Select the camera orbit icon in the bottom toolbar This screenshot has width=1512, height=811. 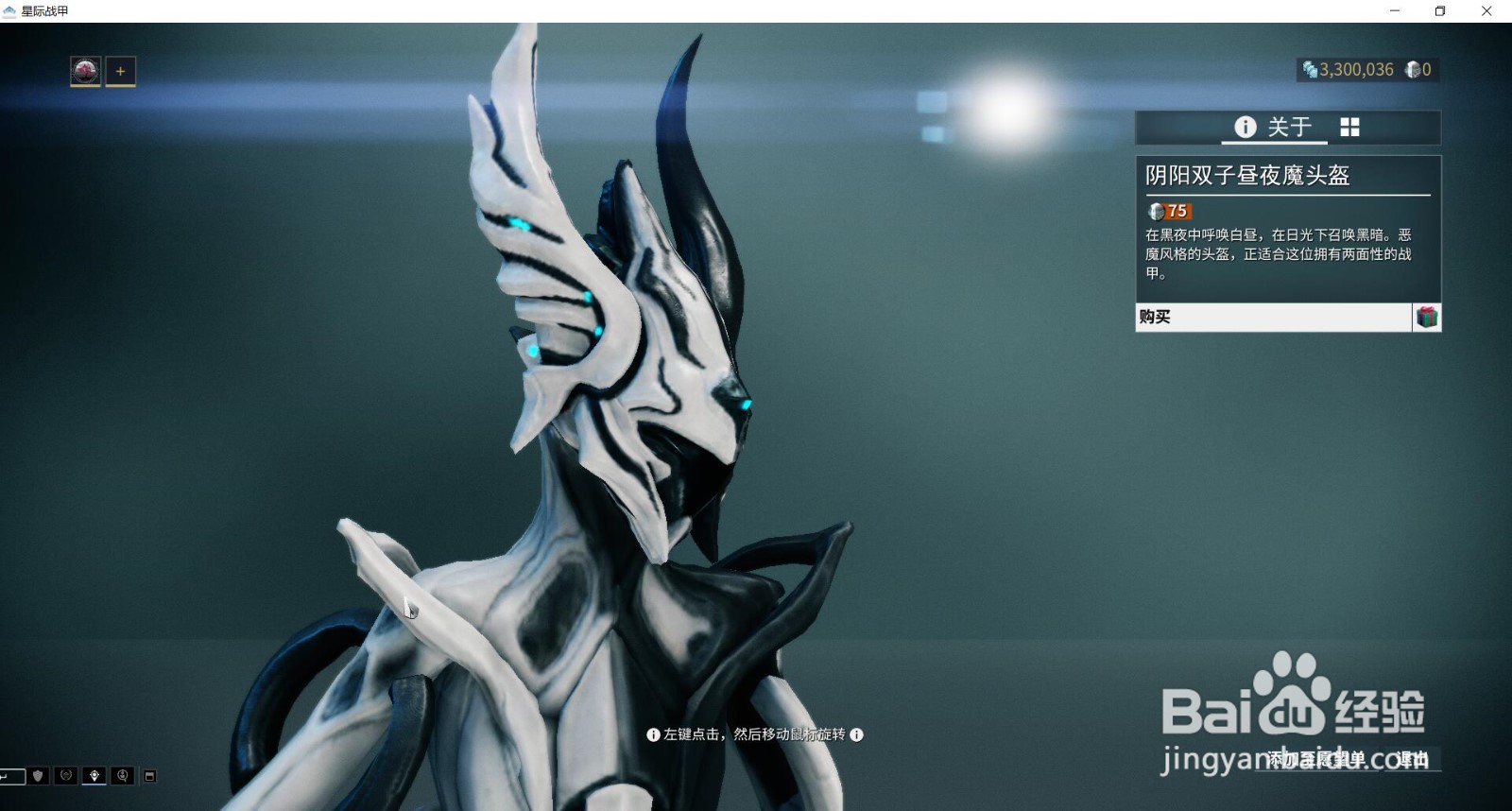point(65,775)
